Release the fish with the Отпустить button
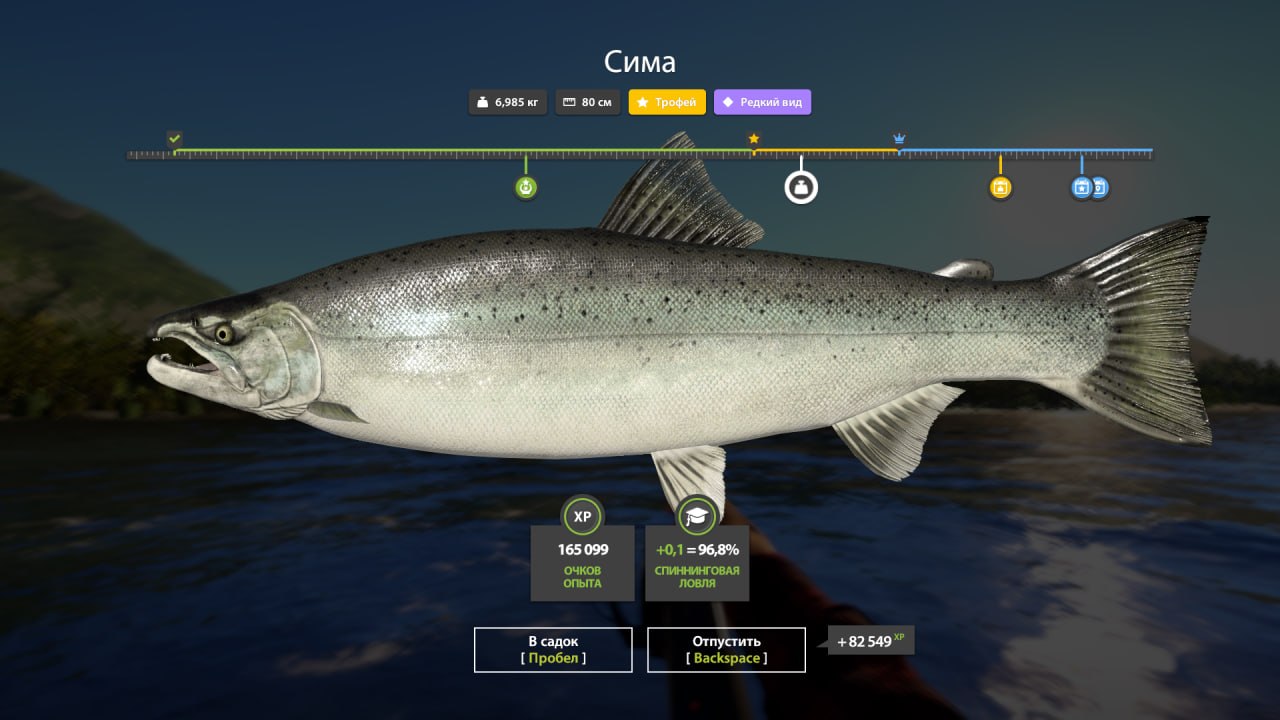 pos(726,649)
